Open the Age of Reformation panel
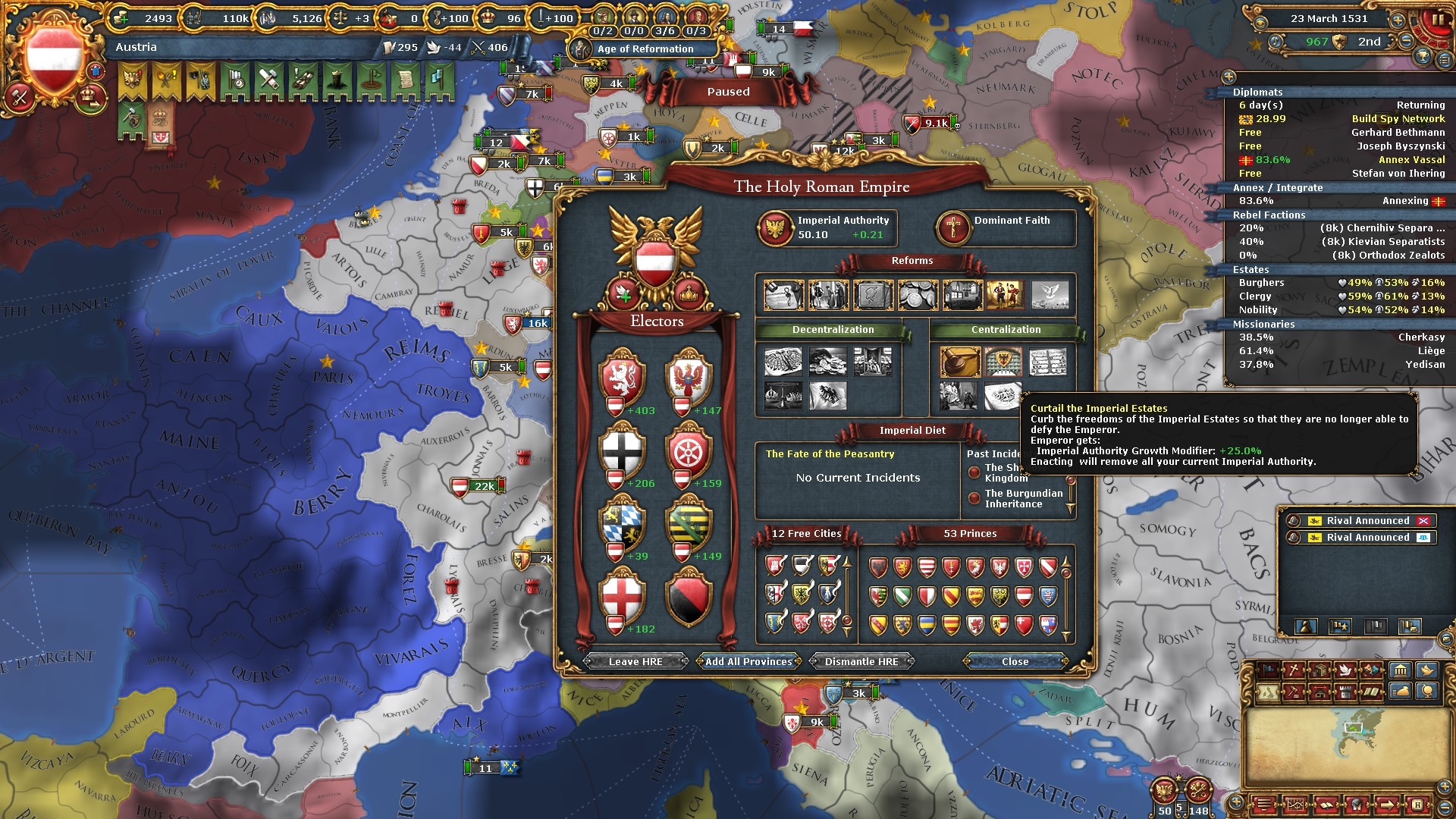 click(x=645, y=49)
